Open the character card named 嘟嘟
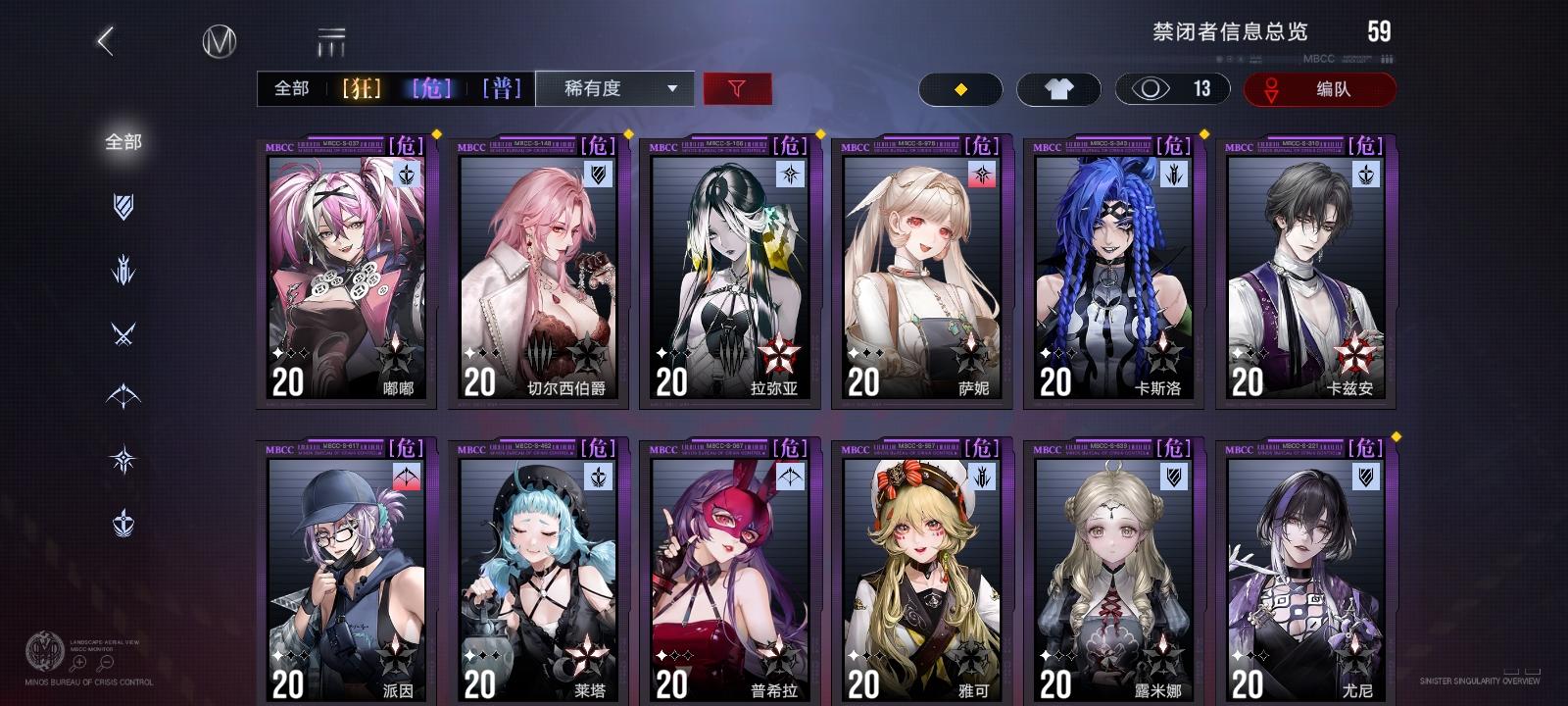Viewport: 1568px width, 706px height. [345, 270]
